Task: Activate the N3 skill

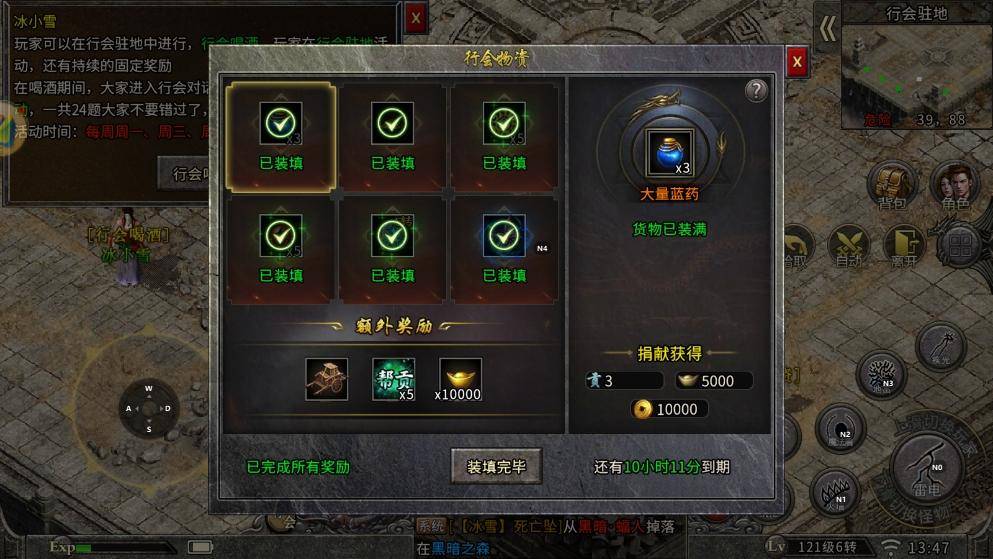Action: [881, 374]
